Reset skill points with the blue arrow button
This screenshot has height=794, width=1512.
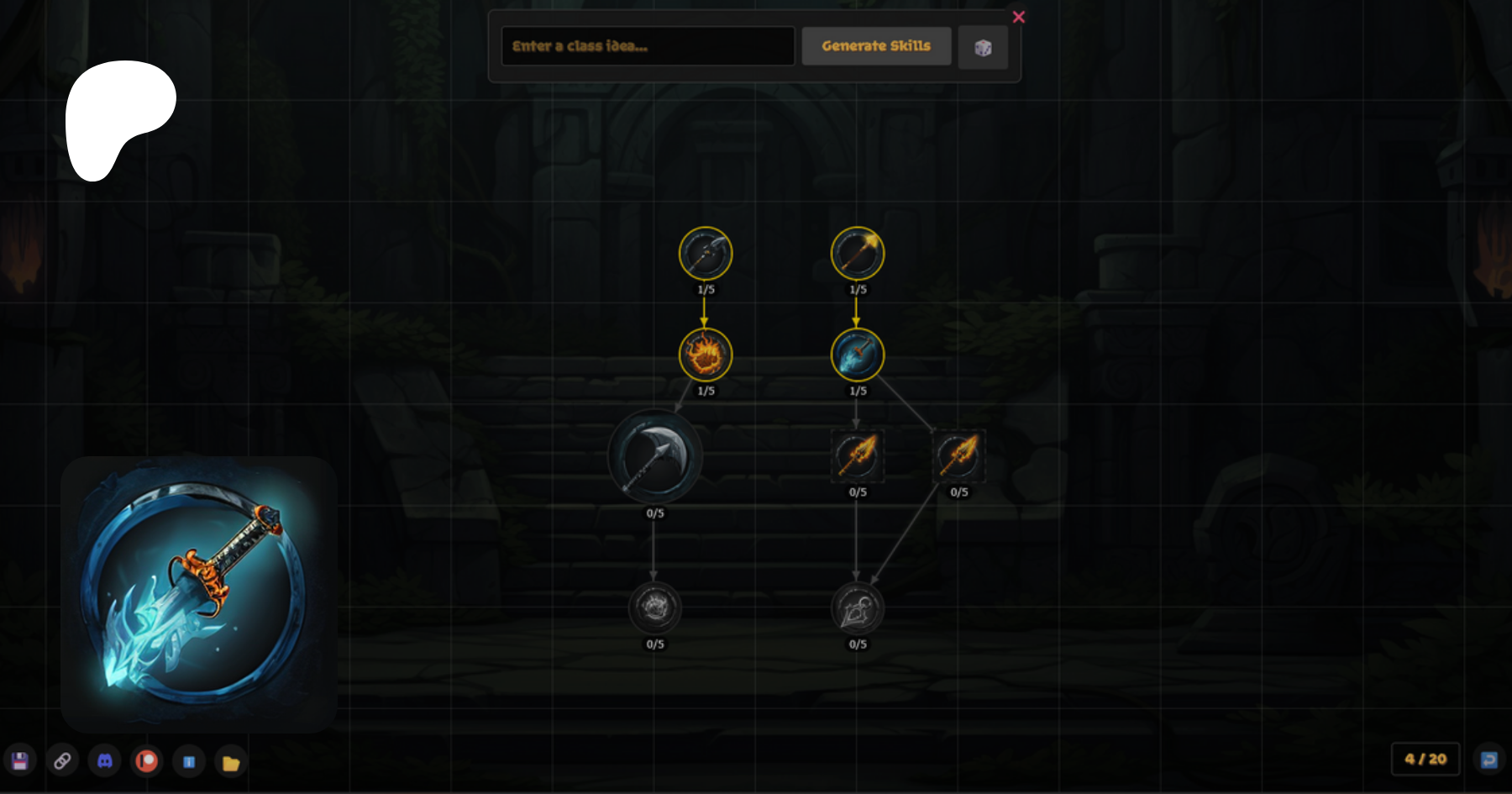(1488, 760)
